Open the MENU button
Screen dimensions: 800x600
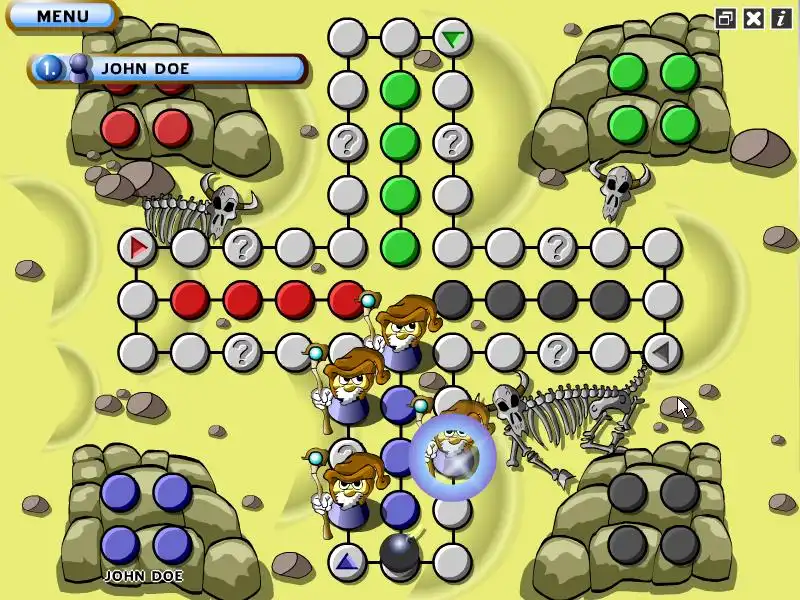coord(61,16)
